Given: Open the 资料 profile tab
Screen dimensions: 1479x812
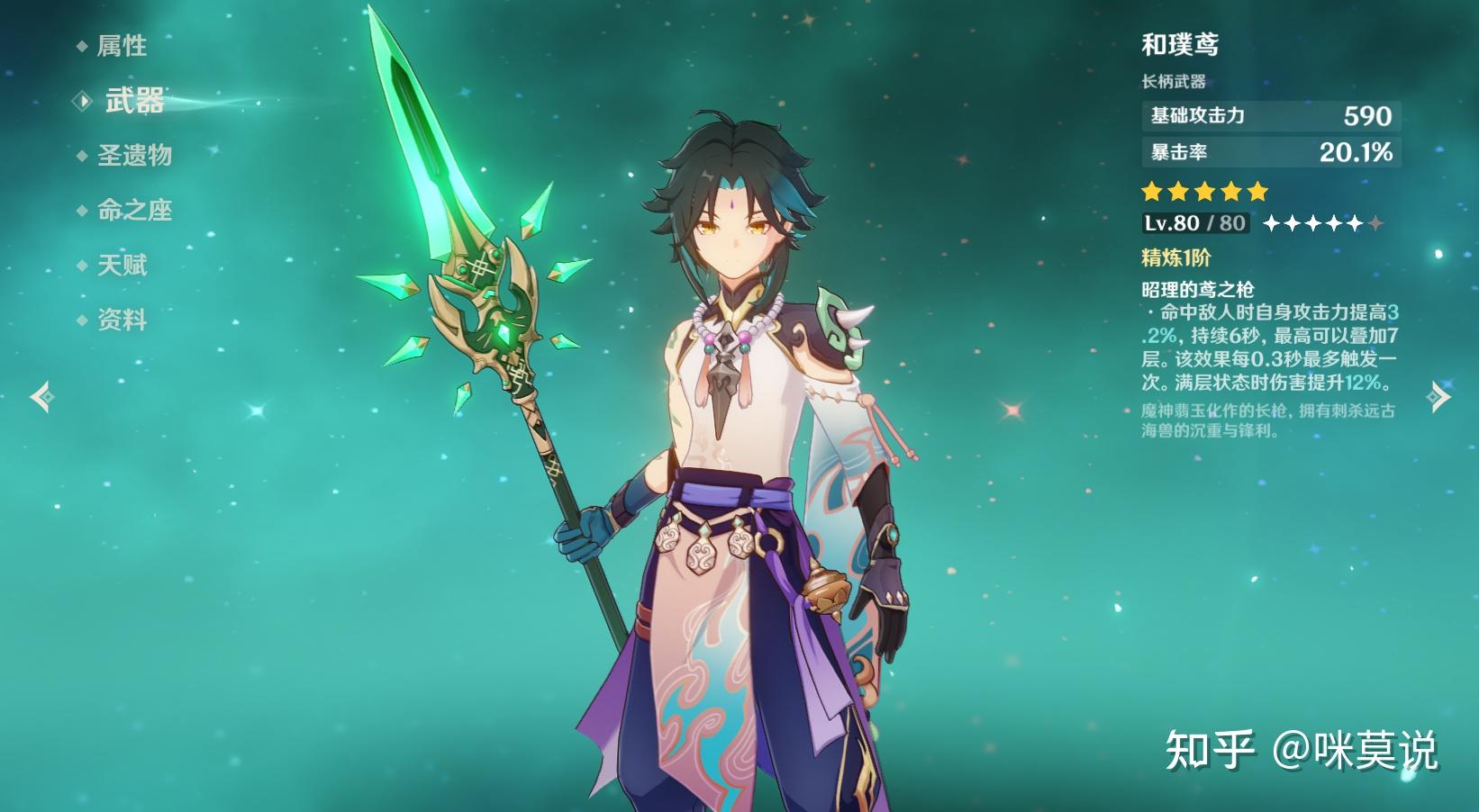Looking at the screenshot, I should [x=122, y=320].
